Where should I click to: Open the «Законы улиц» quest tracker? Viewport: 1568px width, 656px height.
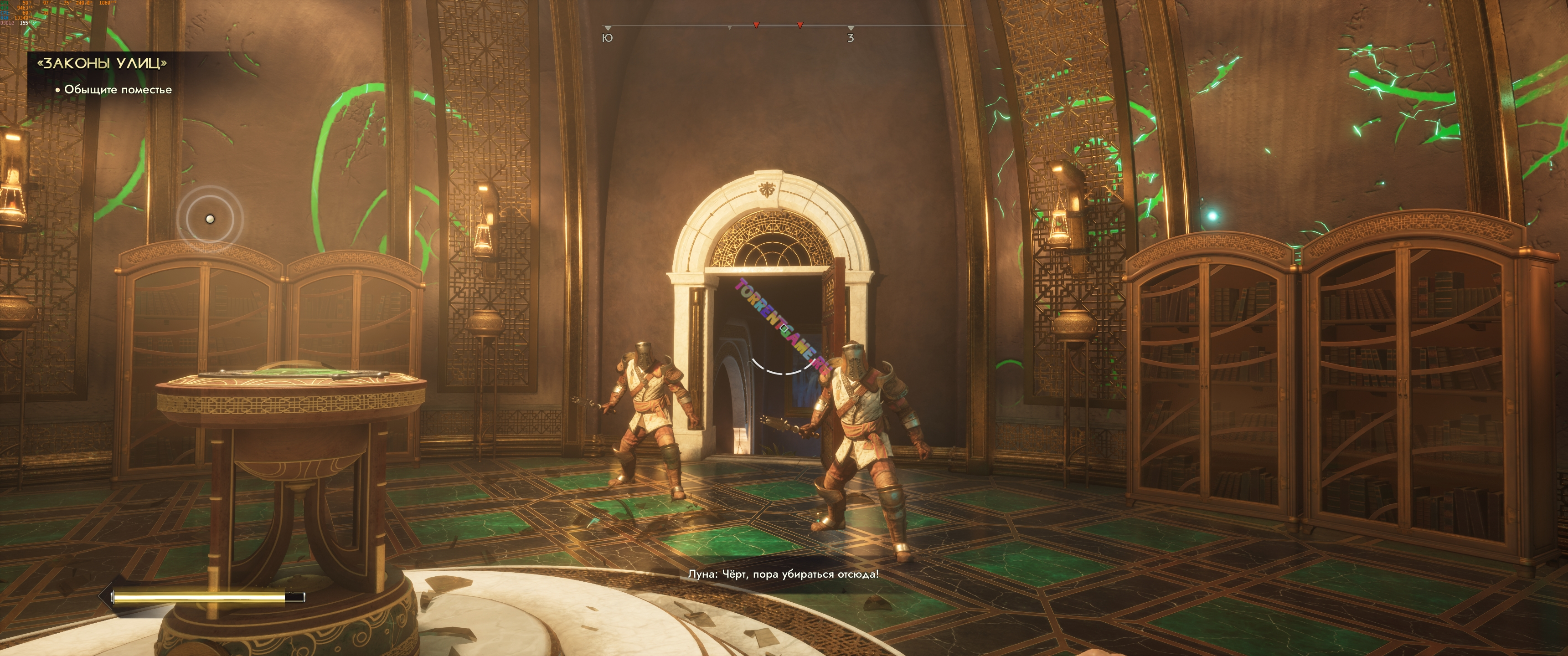tap(102, 63)
